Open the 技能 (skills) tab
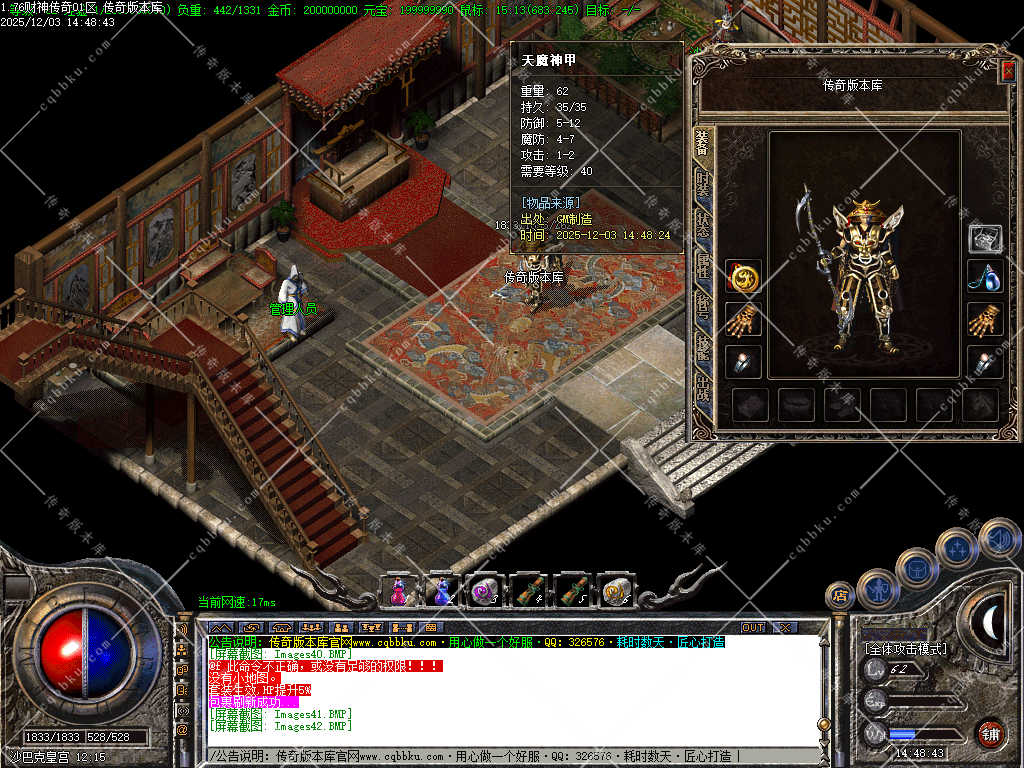Screen dimensions: 1024x768 (703, 345)
